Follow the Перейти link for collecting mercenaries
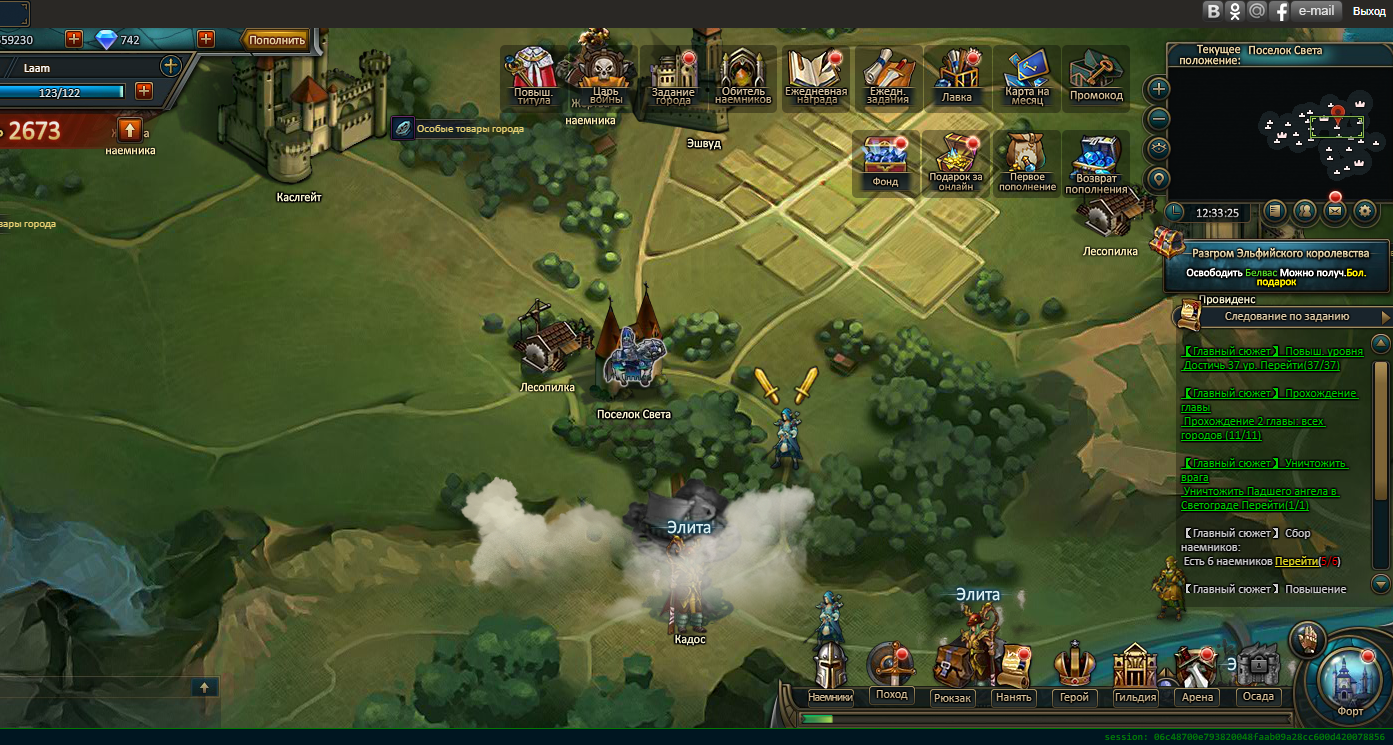The image size is (1393, 745). click(1295, 561)
